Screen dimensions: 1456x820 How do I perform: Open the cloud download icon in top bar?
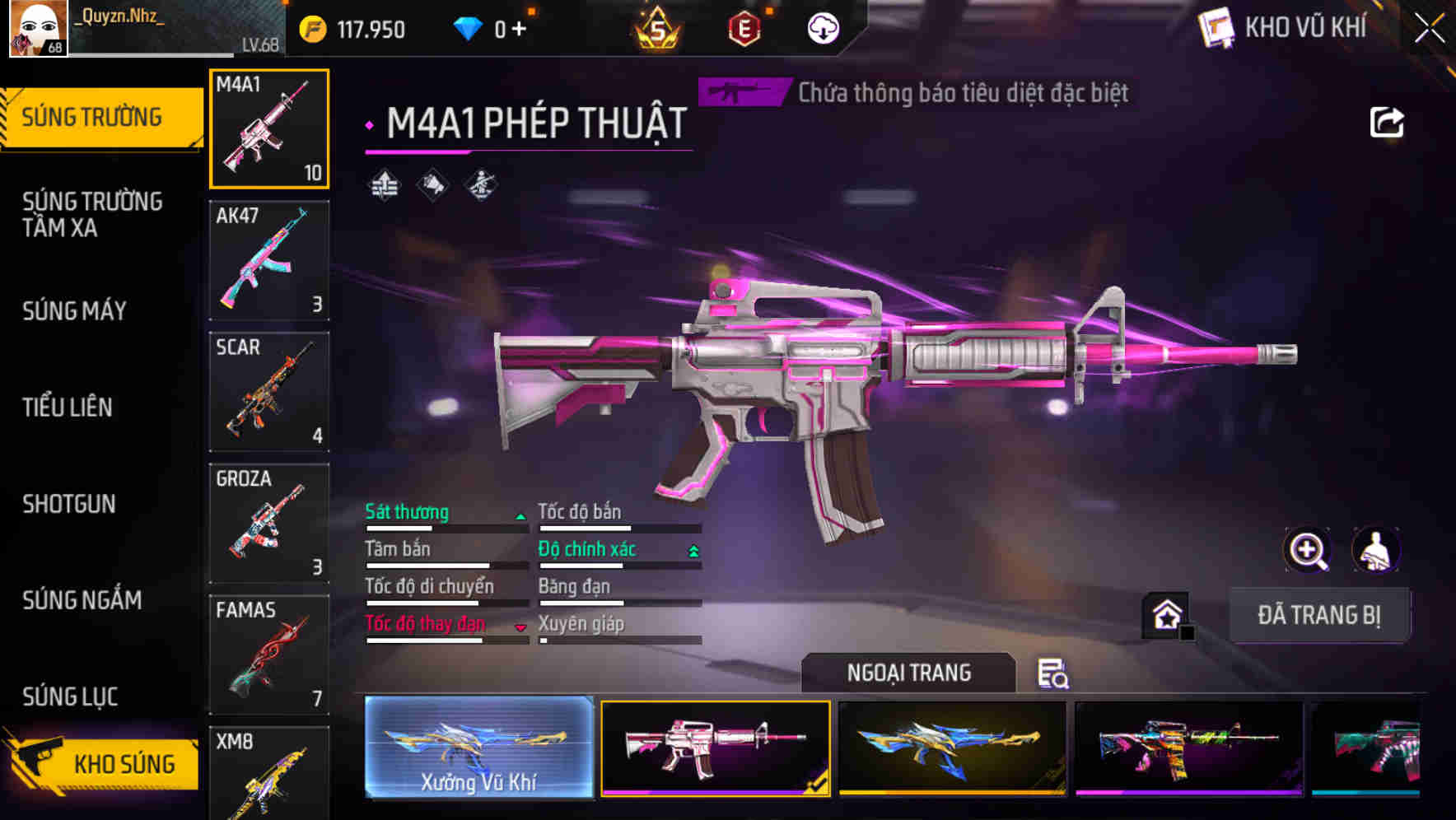(x=822, y=27)
